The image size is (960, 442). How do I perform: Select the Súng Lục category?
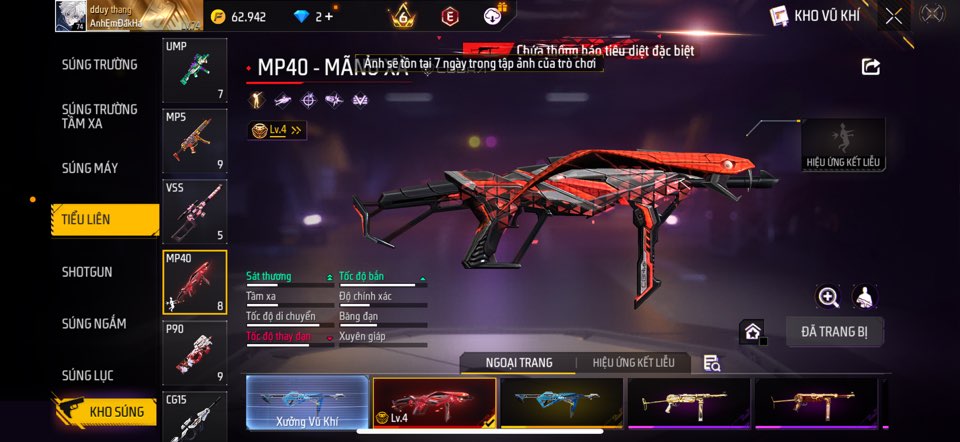(88, 375)
